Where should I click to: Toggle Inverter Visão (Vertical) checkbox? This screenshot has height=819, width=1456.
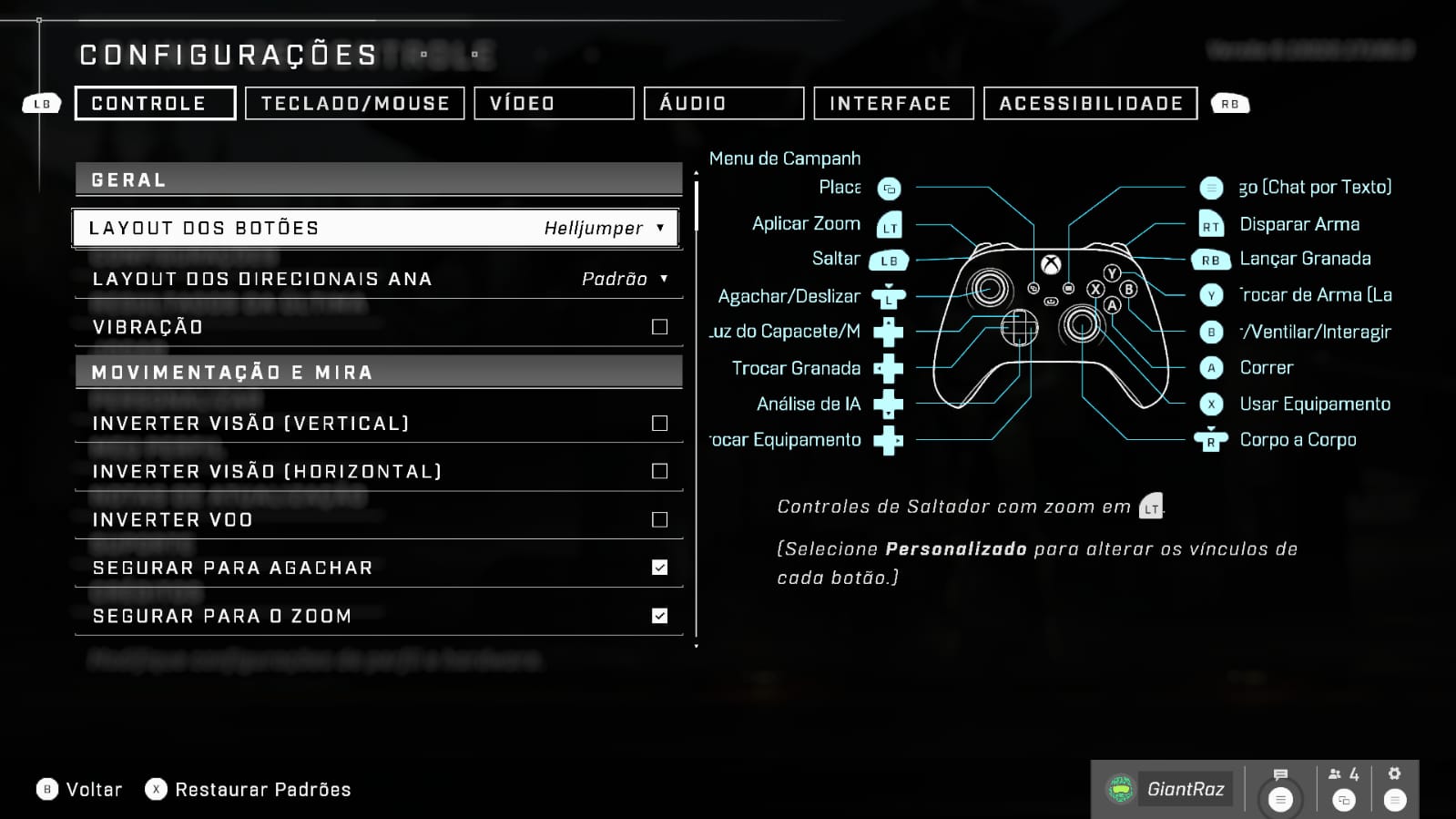click(659, 424)
